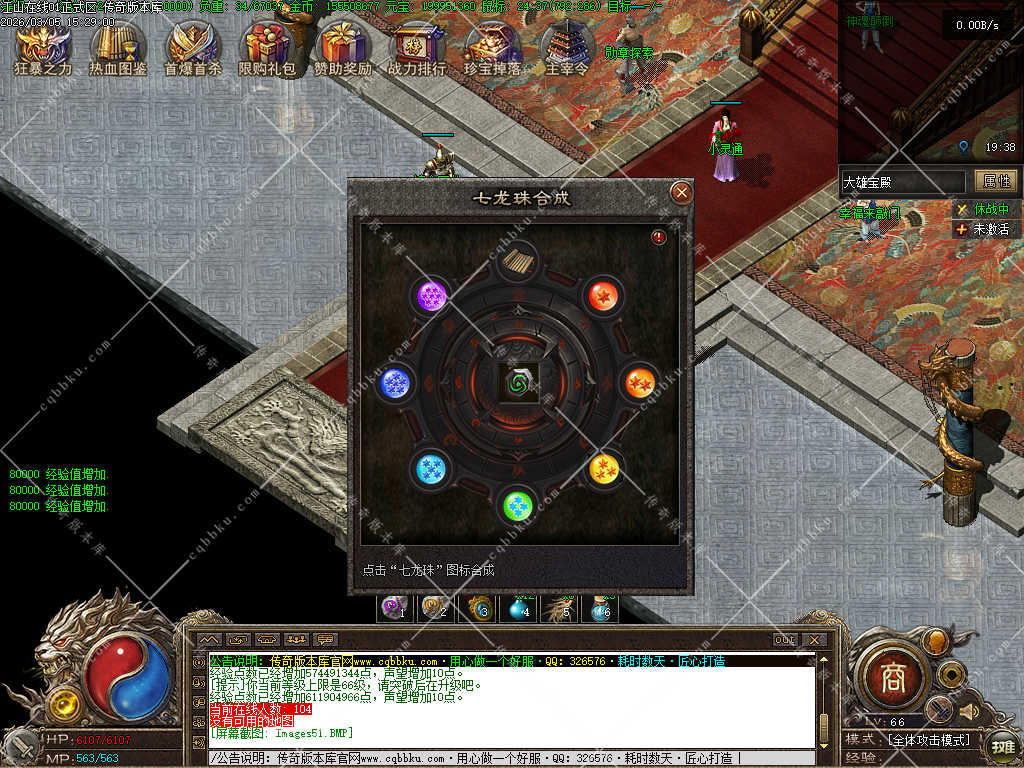
Task: Close the 七龙珠合成 window
Action: tap(681, 192)
